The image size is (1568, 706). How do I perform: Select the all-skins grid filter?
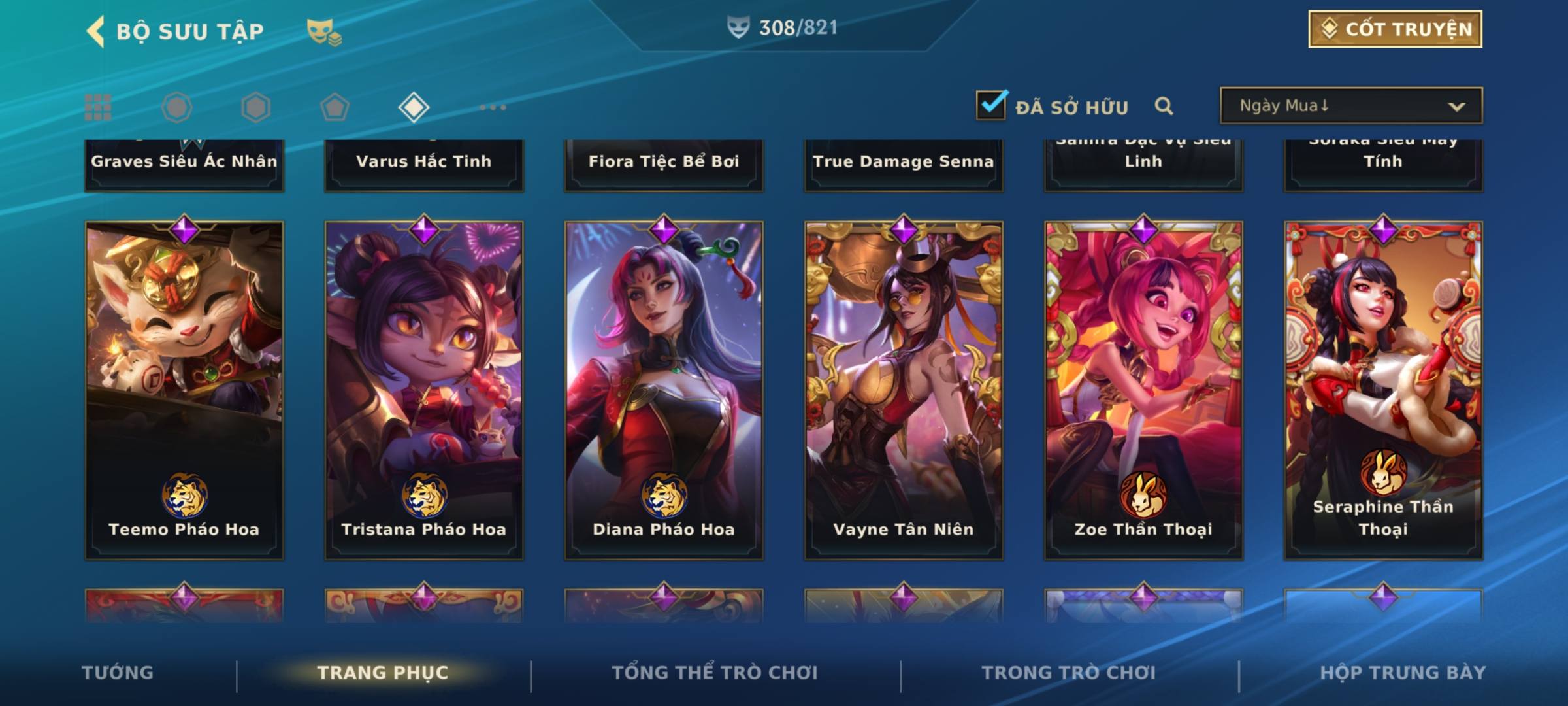(98, 107)
